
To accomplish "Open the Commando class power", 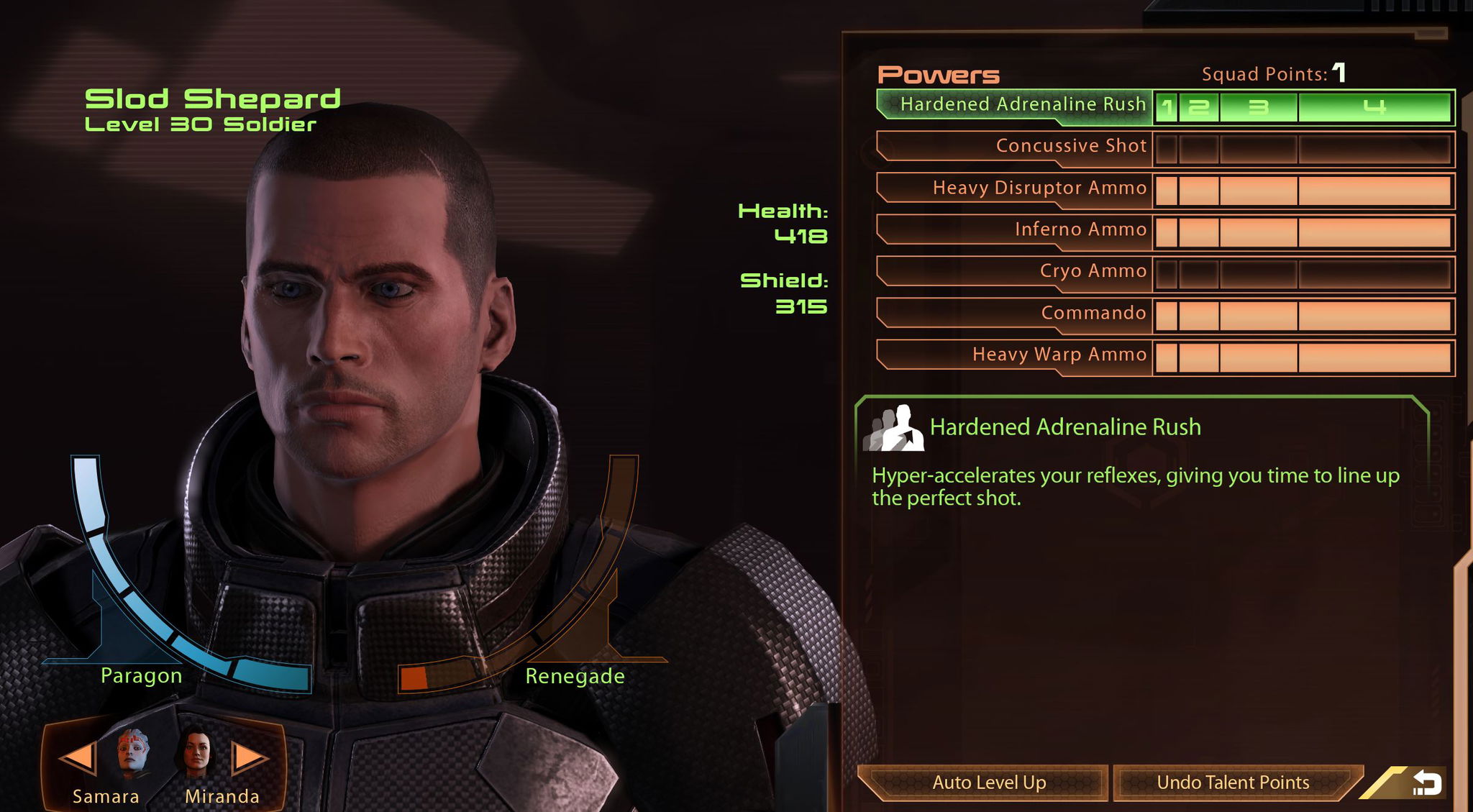I will (1093, 314).
